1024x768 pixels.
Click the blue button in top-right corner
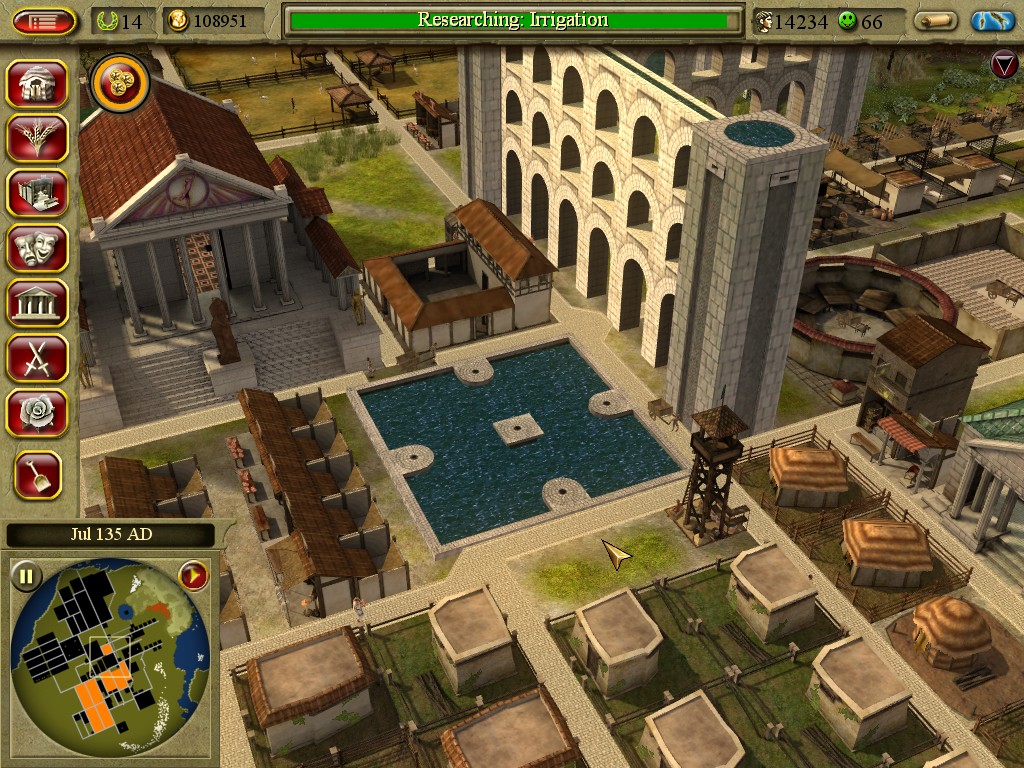992,21
